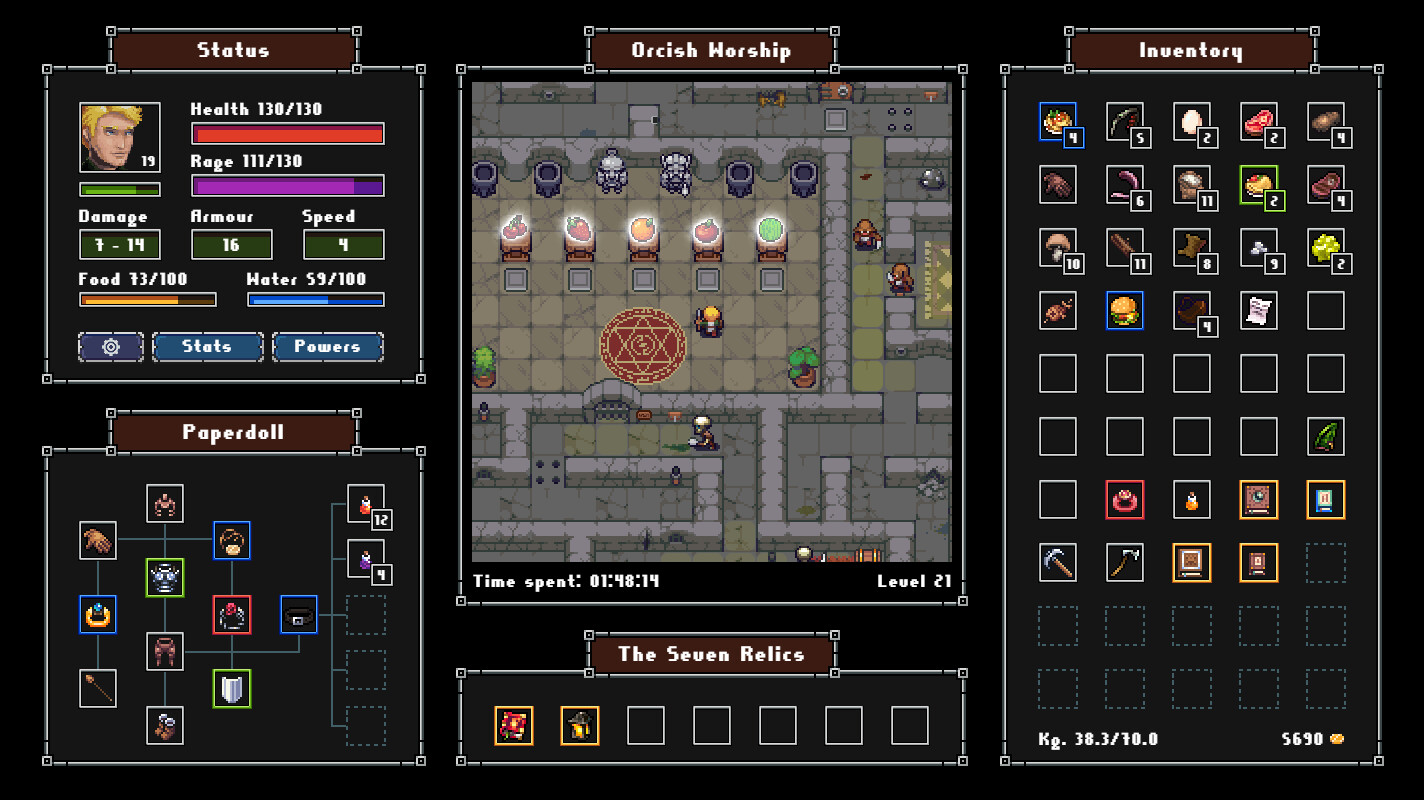Select the lantern relic slot
Screen dimensions: 1424x800
pyautogui.click(x=580, y=726)
